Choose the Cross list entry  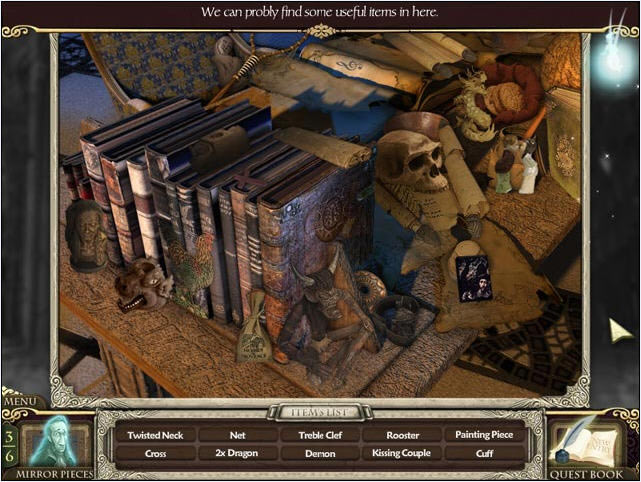pos(156,453)
